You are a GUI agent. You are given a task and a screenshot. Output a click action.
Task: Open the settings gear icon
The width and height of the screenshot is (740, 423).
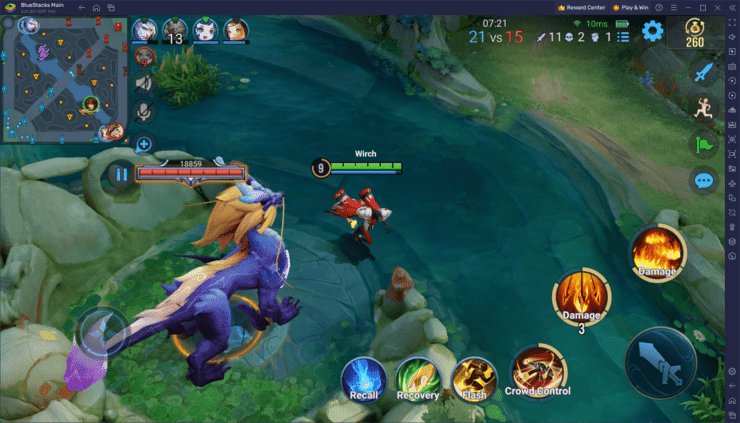click(653, 32)
